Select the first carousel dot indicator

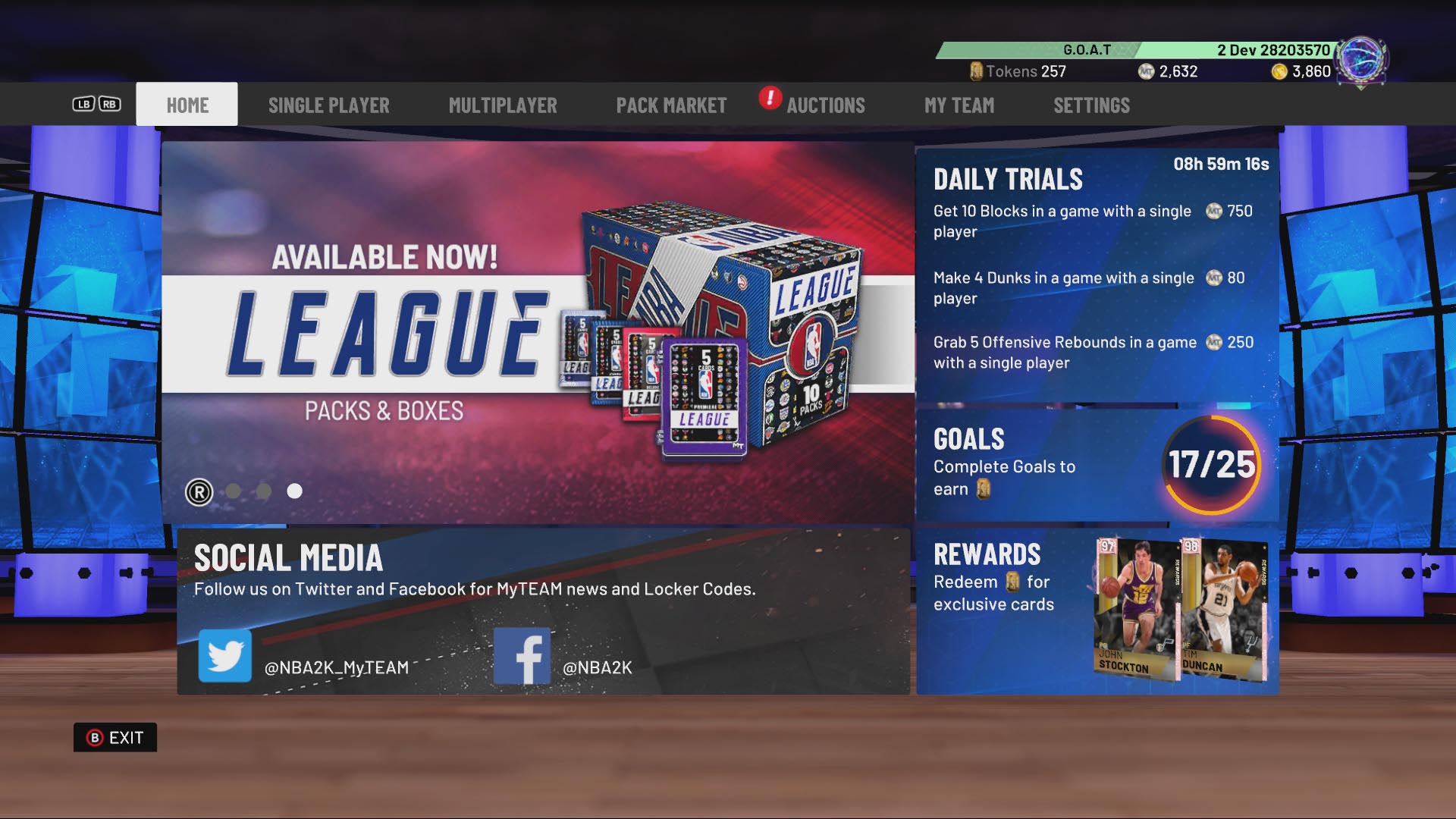(234, 491)
